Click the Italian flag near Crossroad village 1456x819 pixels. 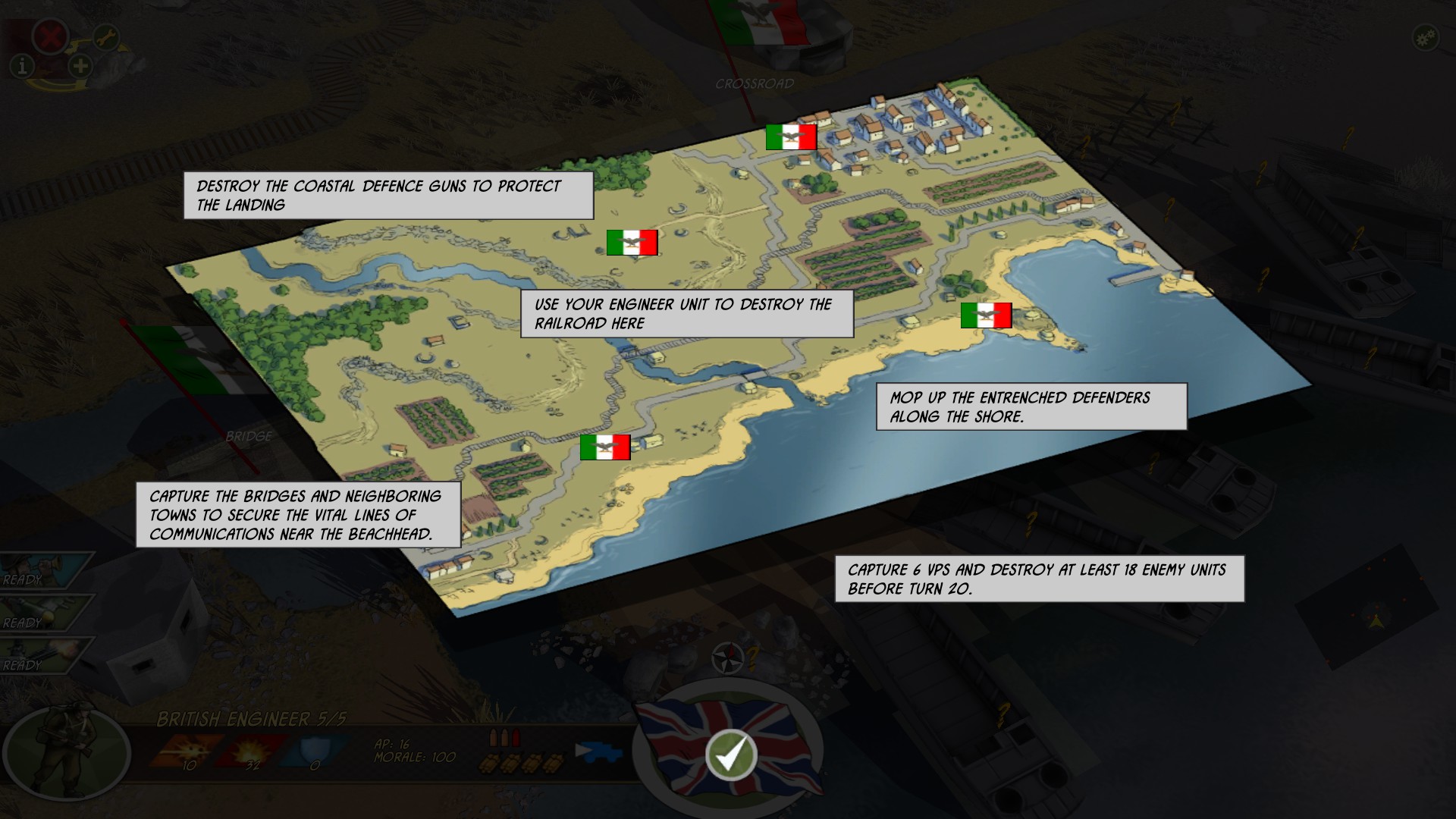(790, 138)
